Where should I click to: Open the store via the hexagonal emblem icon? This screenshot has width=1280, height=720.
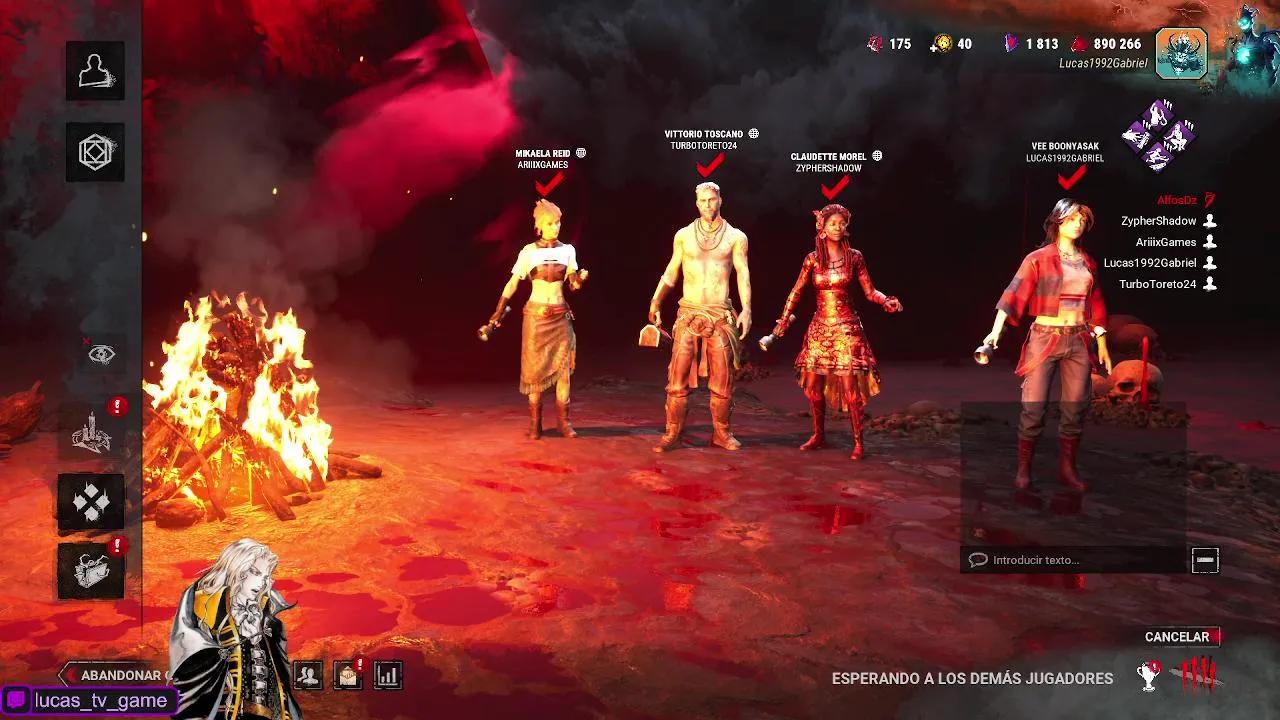pos(95,152)
